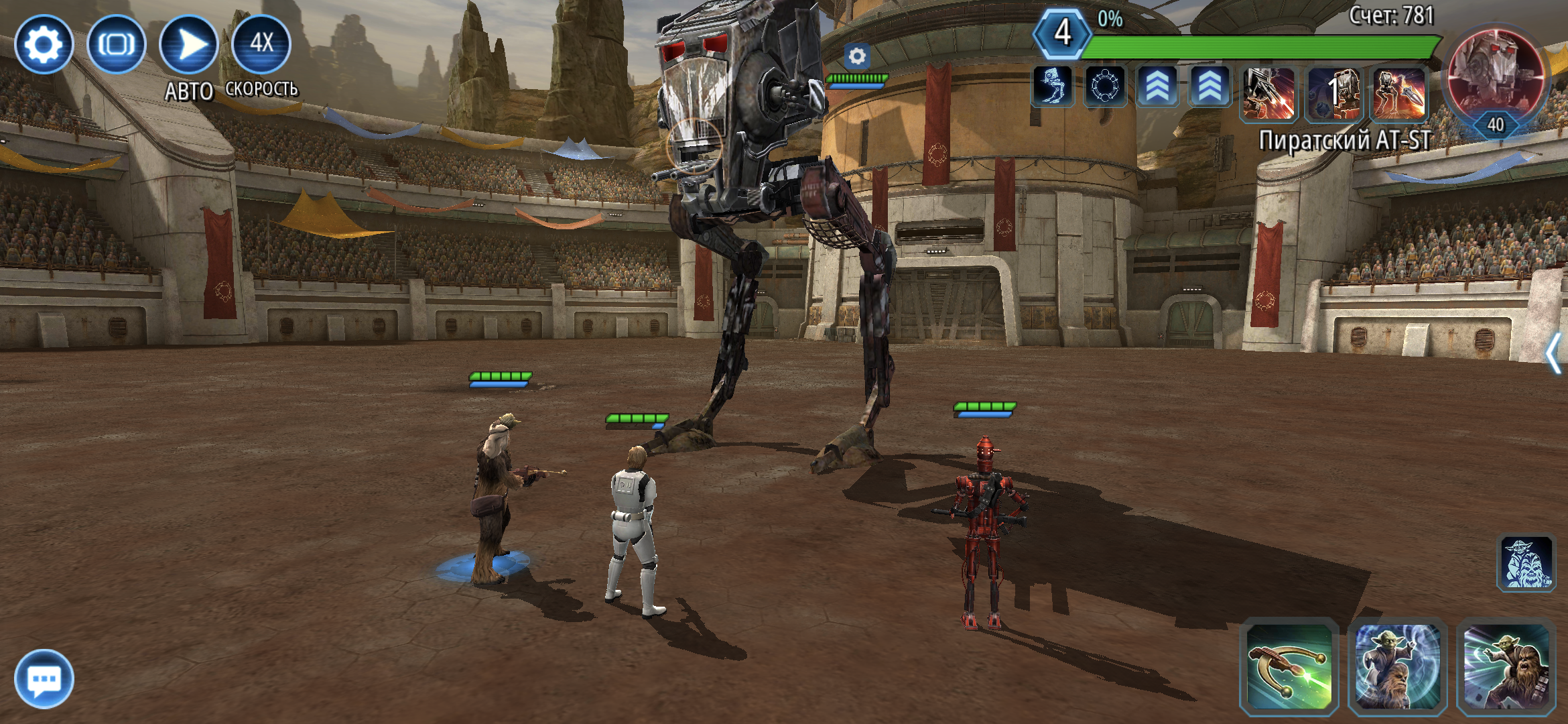Activate Yoda and Chewbacca Force push ability
Viewport: 1568px width, 724px height.
click(1506, 666)
